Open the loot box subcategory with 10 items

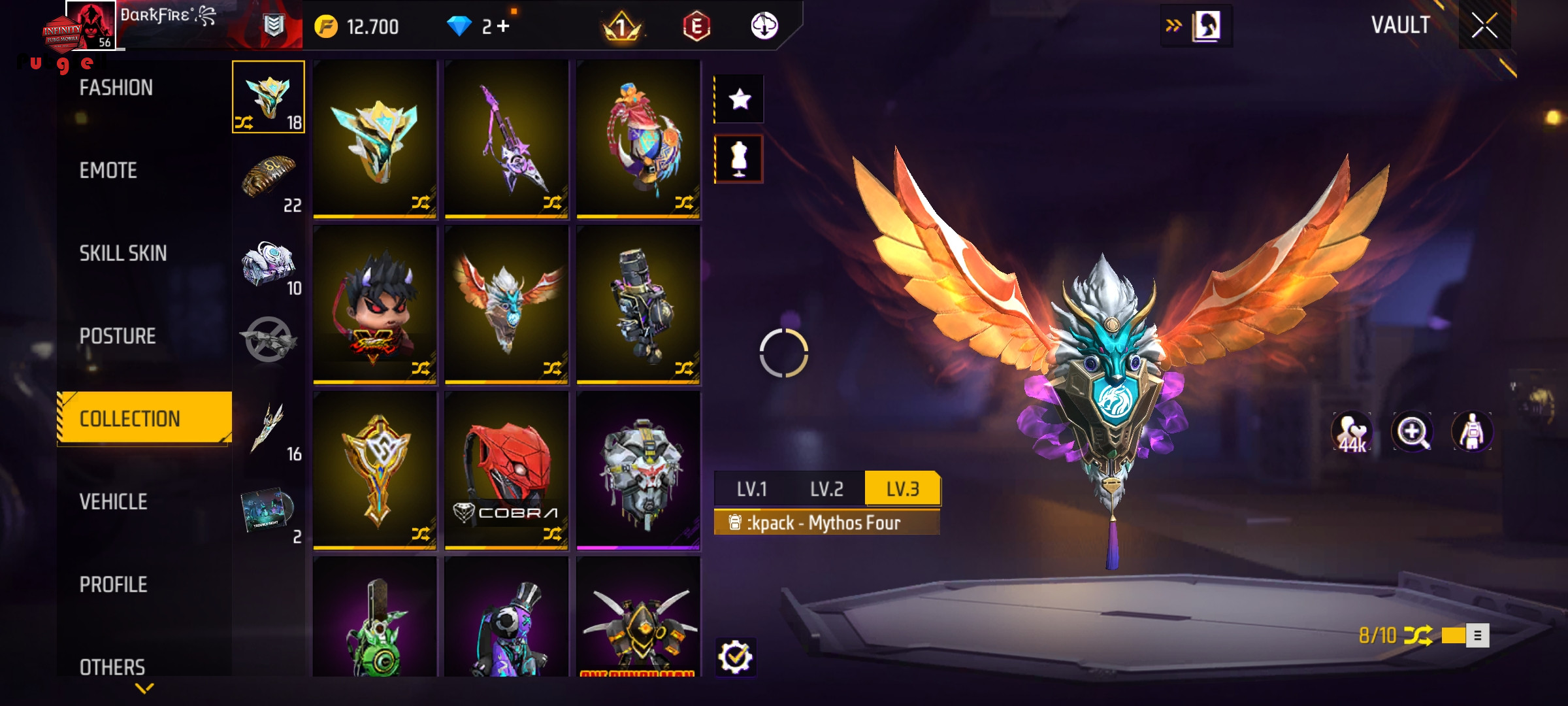[x=269, y=267]
